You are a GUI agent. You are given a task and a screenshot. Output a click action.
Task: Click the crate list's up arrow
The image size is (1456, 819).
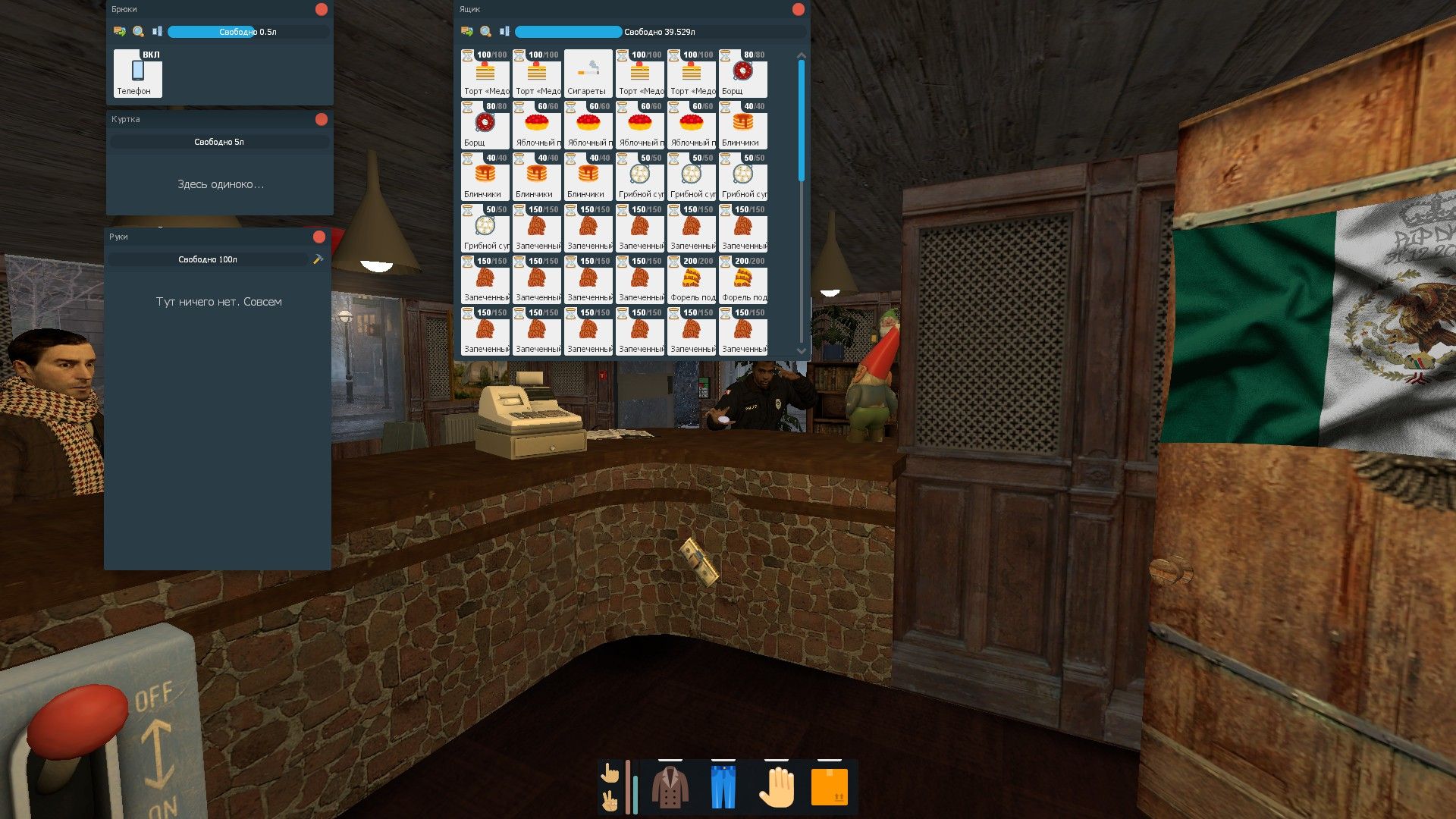tap(802, 56)
